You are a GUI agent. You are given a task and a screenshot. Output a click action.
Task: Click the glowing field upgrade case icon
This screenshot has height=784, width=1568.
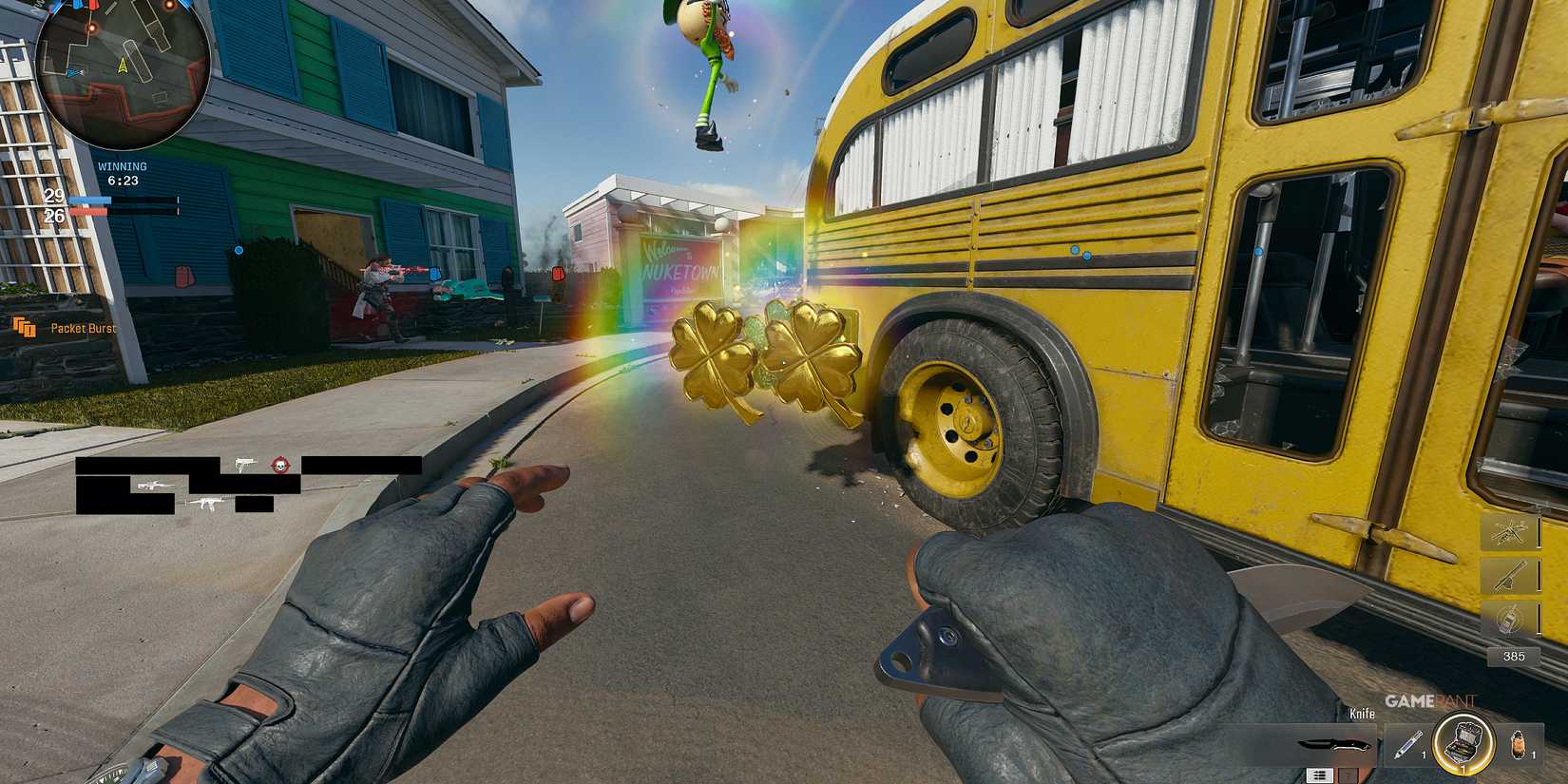1463,741
